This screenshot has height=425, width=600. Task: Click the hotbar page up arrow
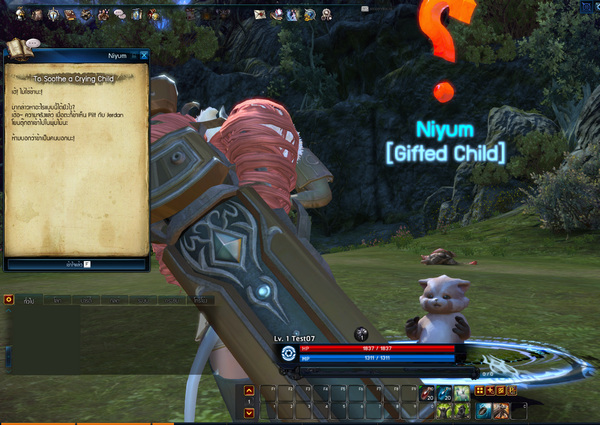[249, 391]
